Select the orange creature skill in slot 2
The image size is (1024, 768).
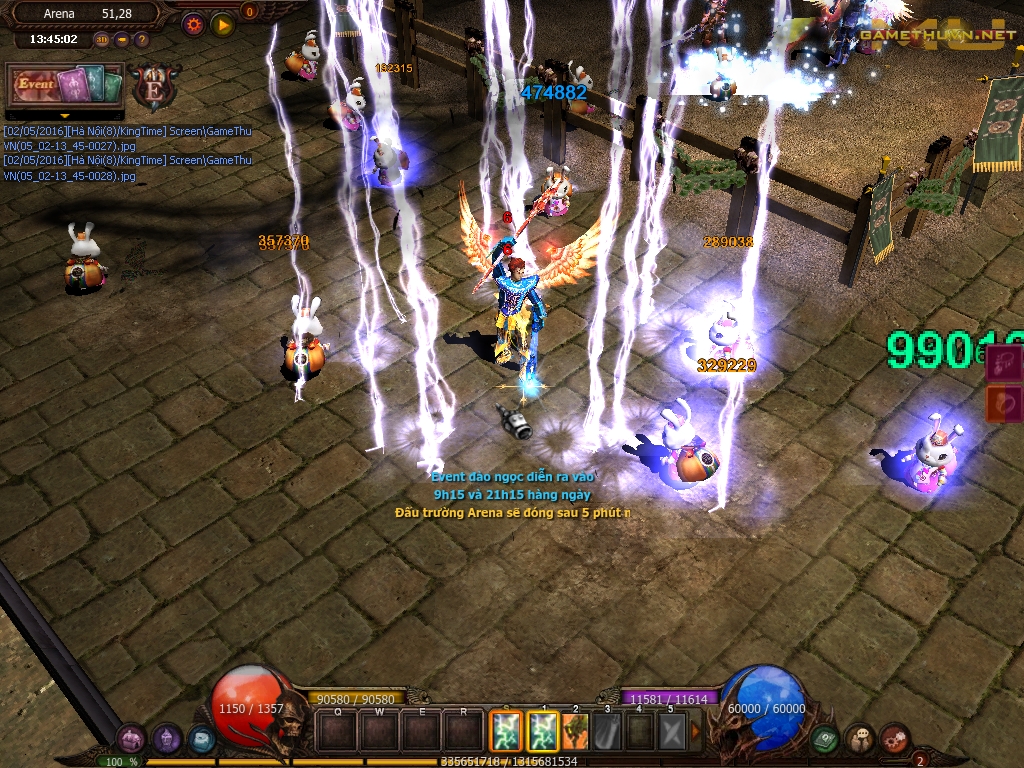coord(575,731)
